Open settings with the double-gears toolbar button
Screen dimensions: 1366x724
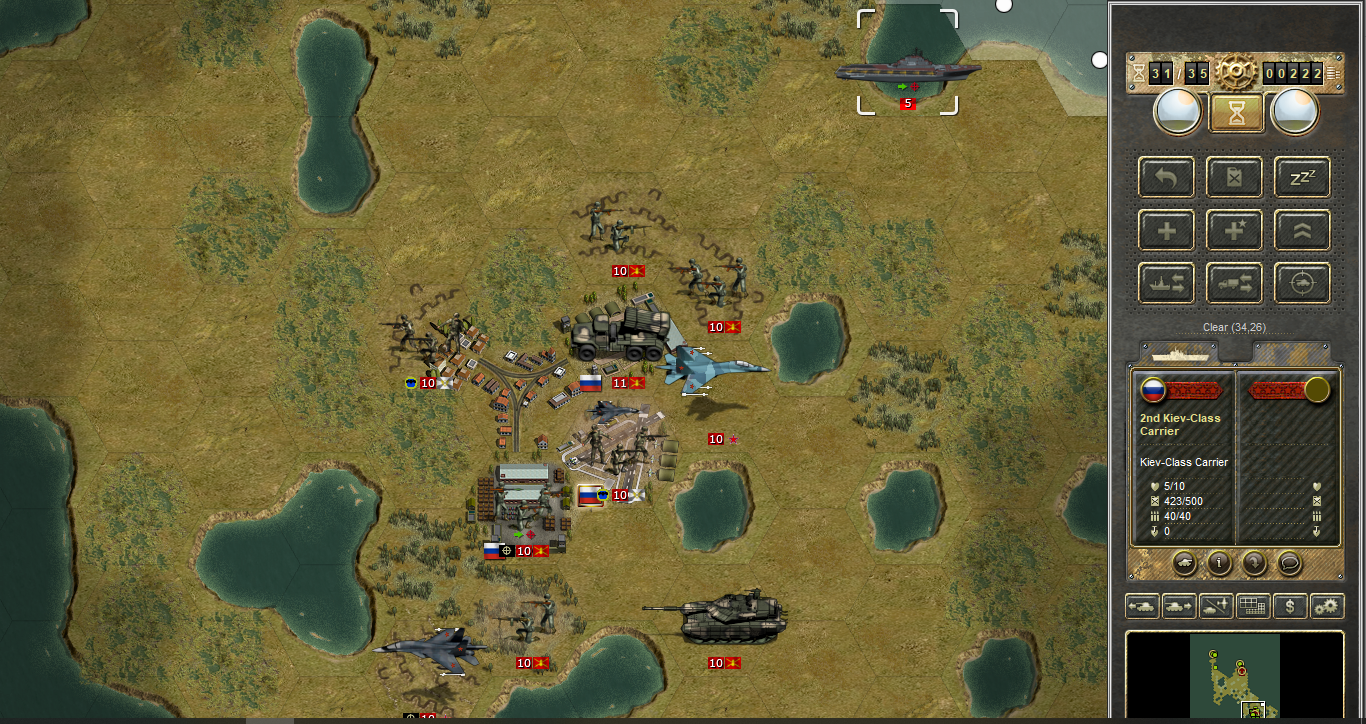1327,606
